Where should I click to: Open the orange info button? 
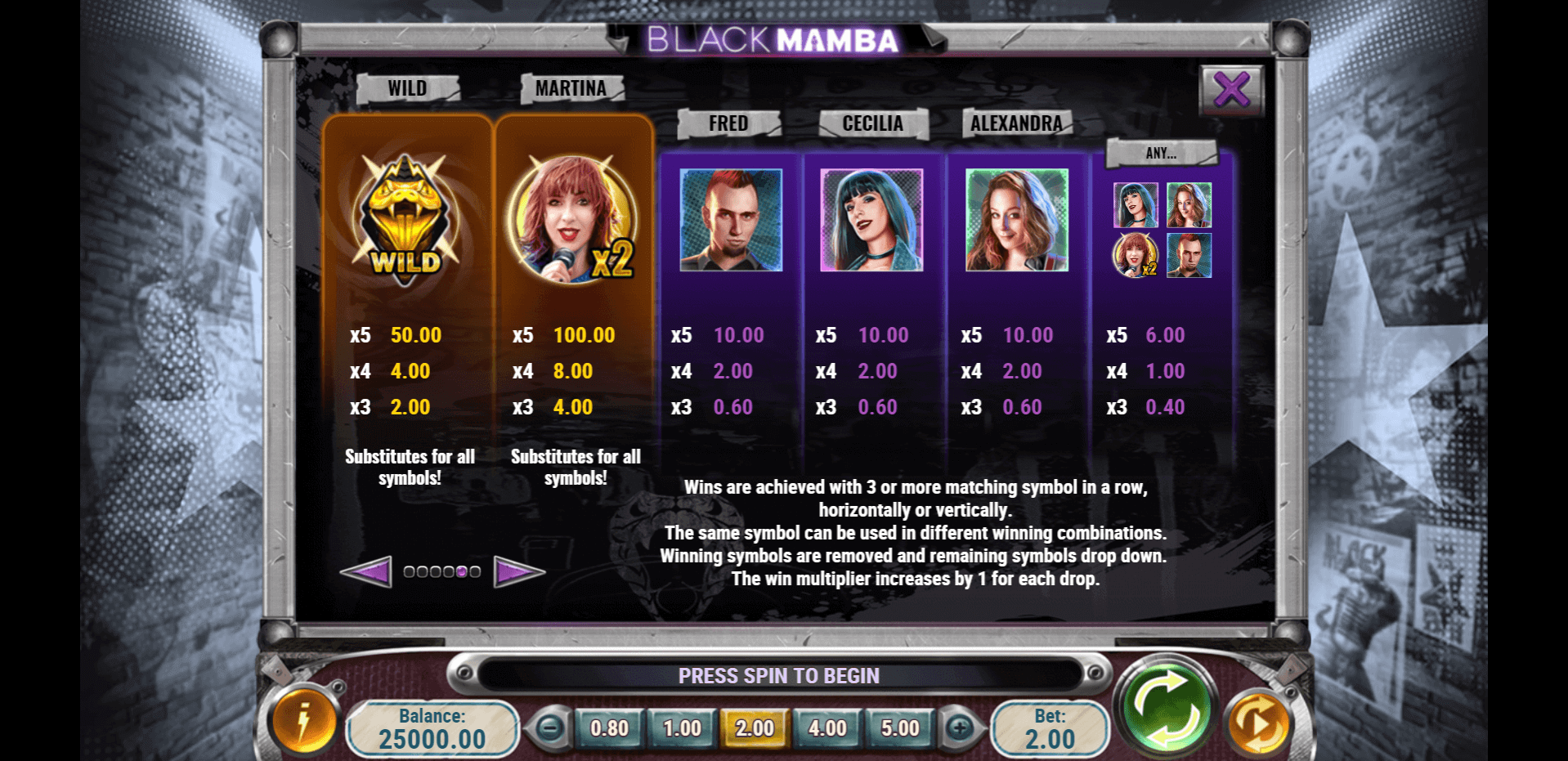tap(304, 722)
